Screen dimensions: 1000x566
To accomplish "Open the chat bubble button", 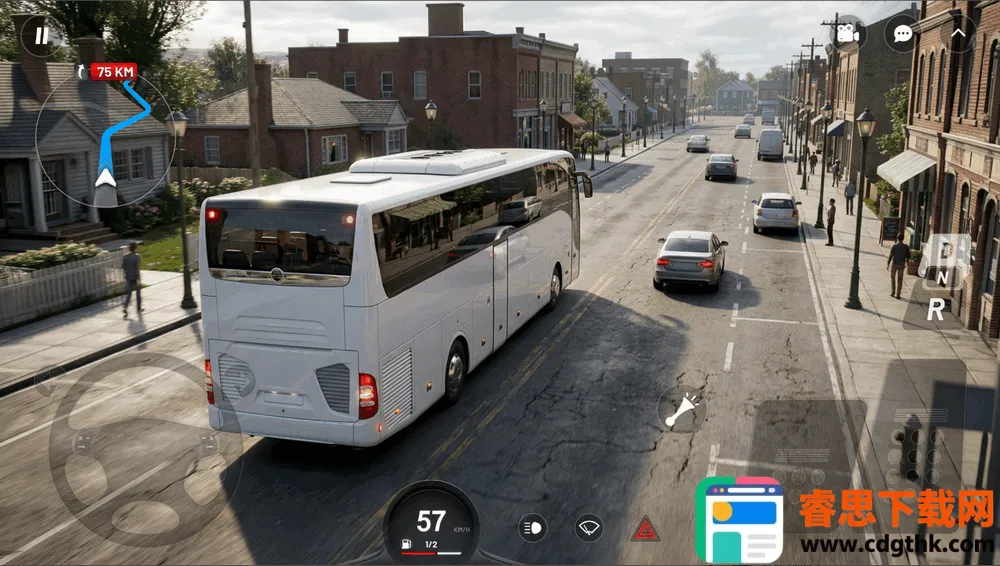I will click(x=901, y=33).
